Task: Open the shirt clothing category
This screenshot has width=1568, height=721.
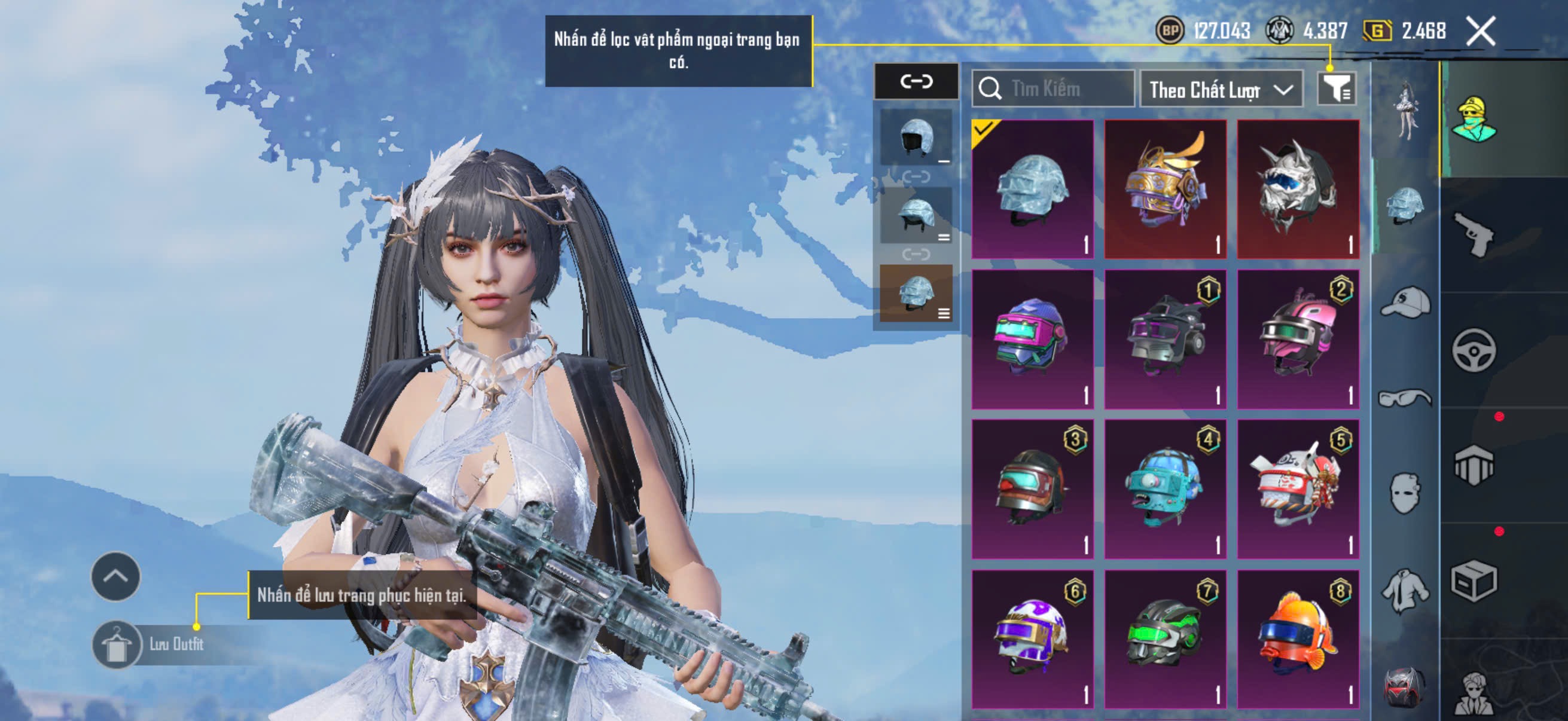Action: point(1405,590)
